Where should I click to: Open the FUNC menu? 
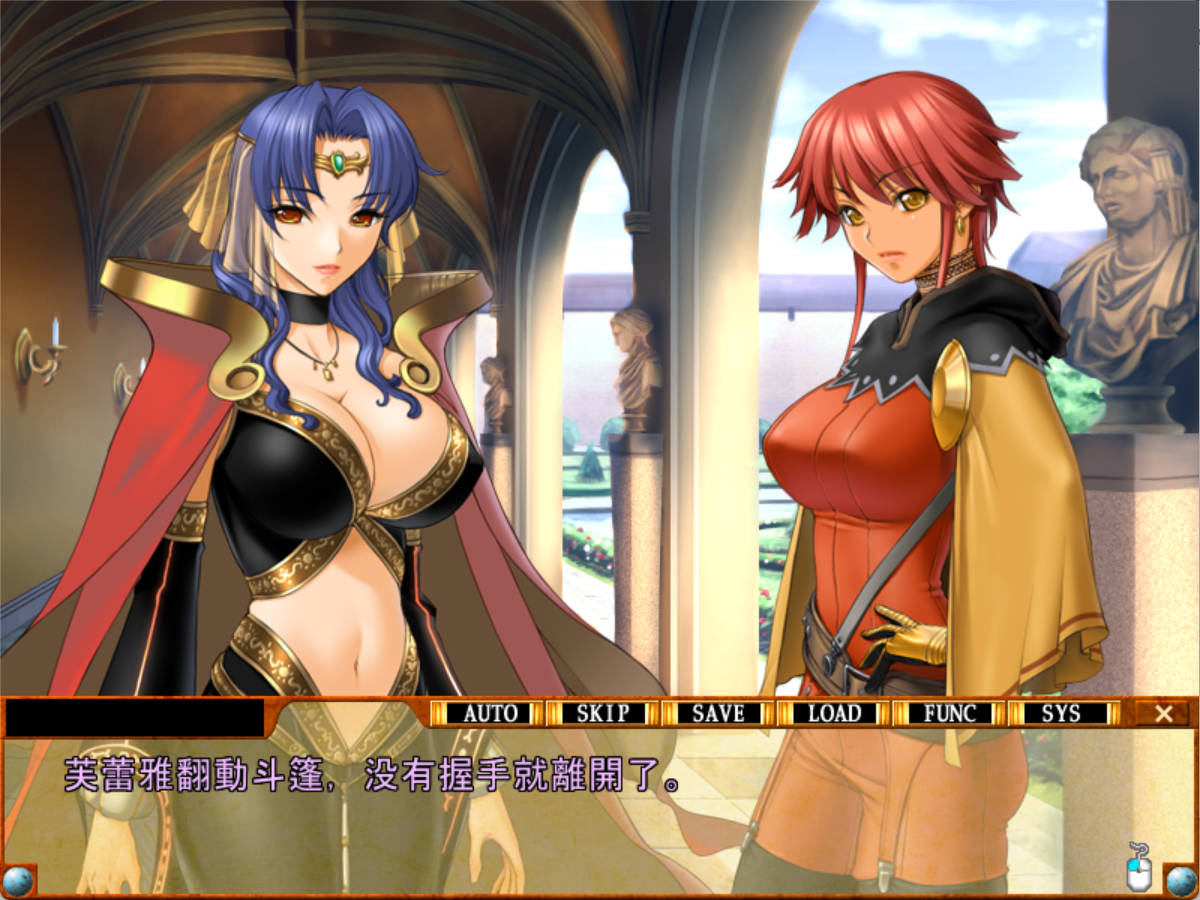click(x=949, y=713)
